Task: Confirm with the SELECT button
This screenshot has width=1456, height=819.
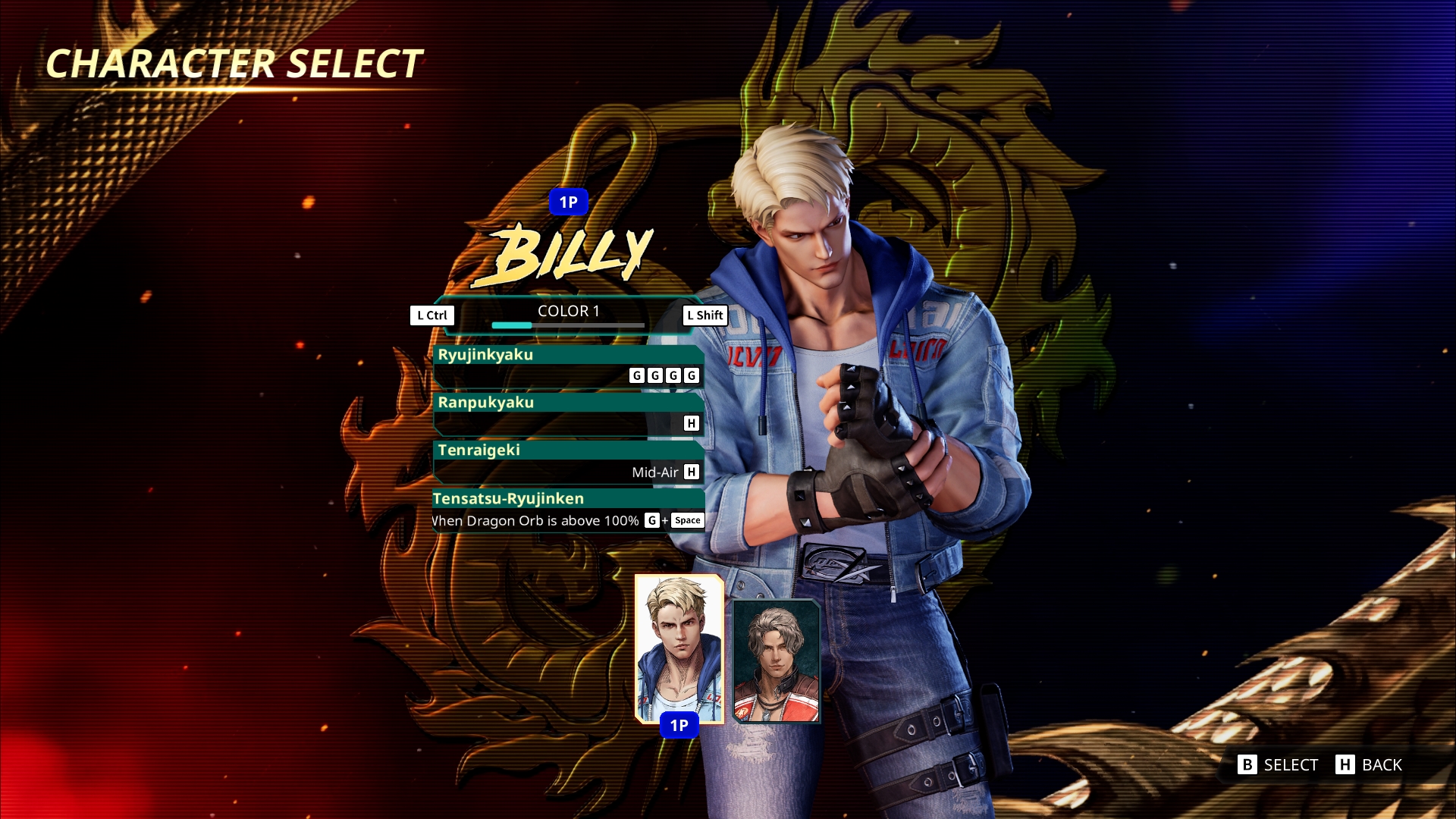Action: coord(1279,764)
